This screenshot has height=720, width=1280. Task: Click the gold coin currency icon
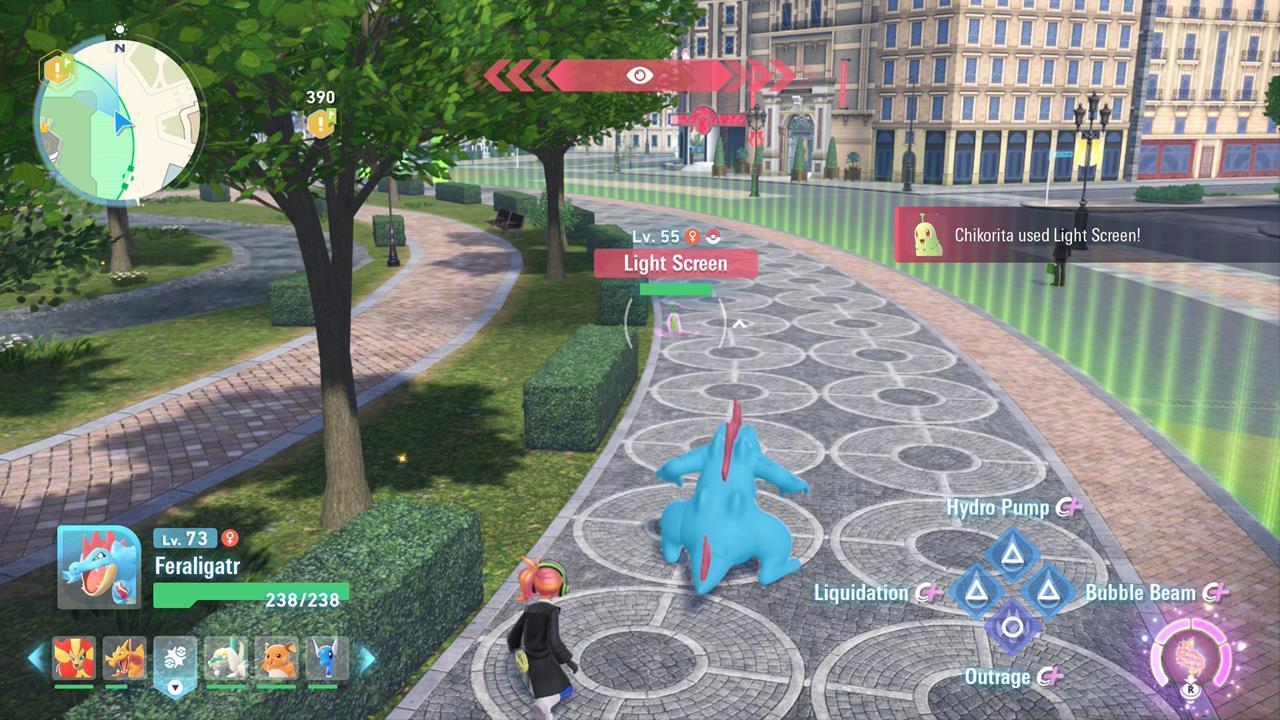[319, 123]
